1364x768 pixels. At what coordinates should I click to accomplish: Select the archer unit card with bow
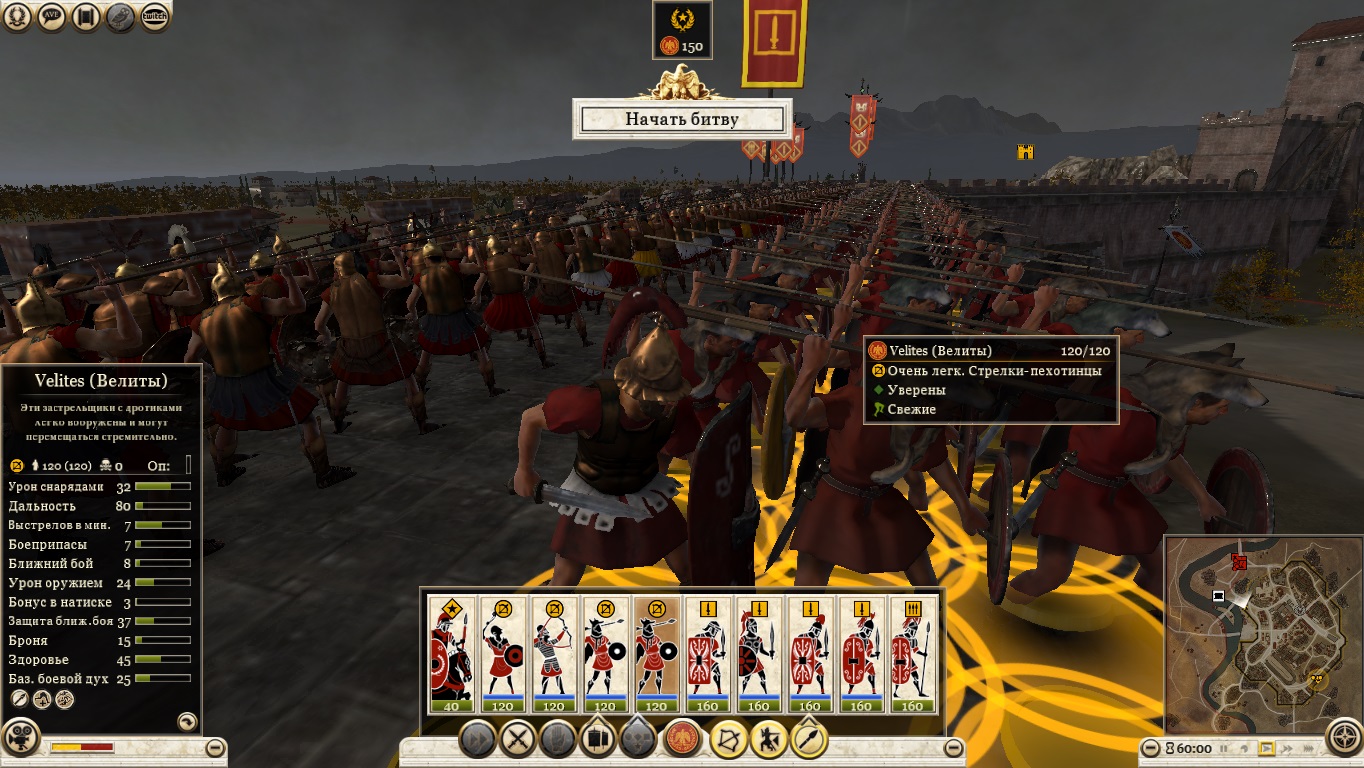pos(554,654)
